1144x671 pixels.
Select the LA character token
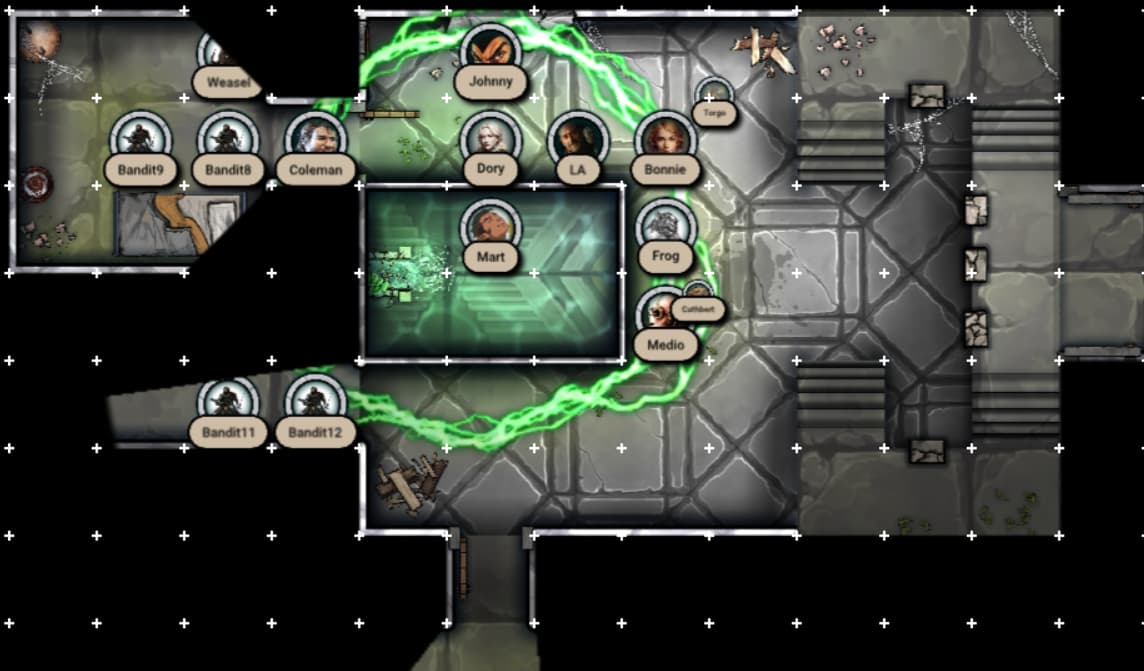pos(577,138)
